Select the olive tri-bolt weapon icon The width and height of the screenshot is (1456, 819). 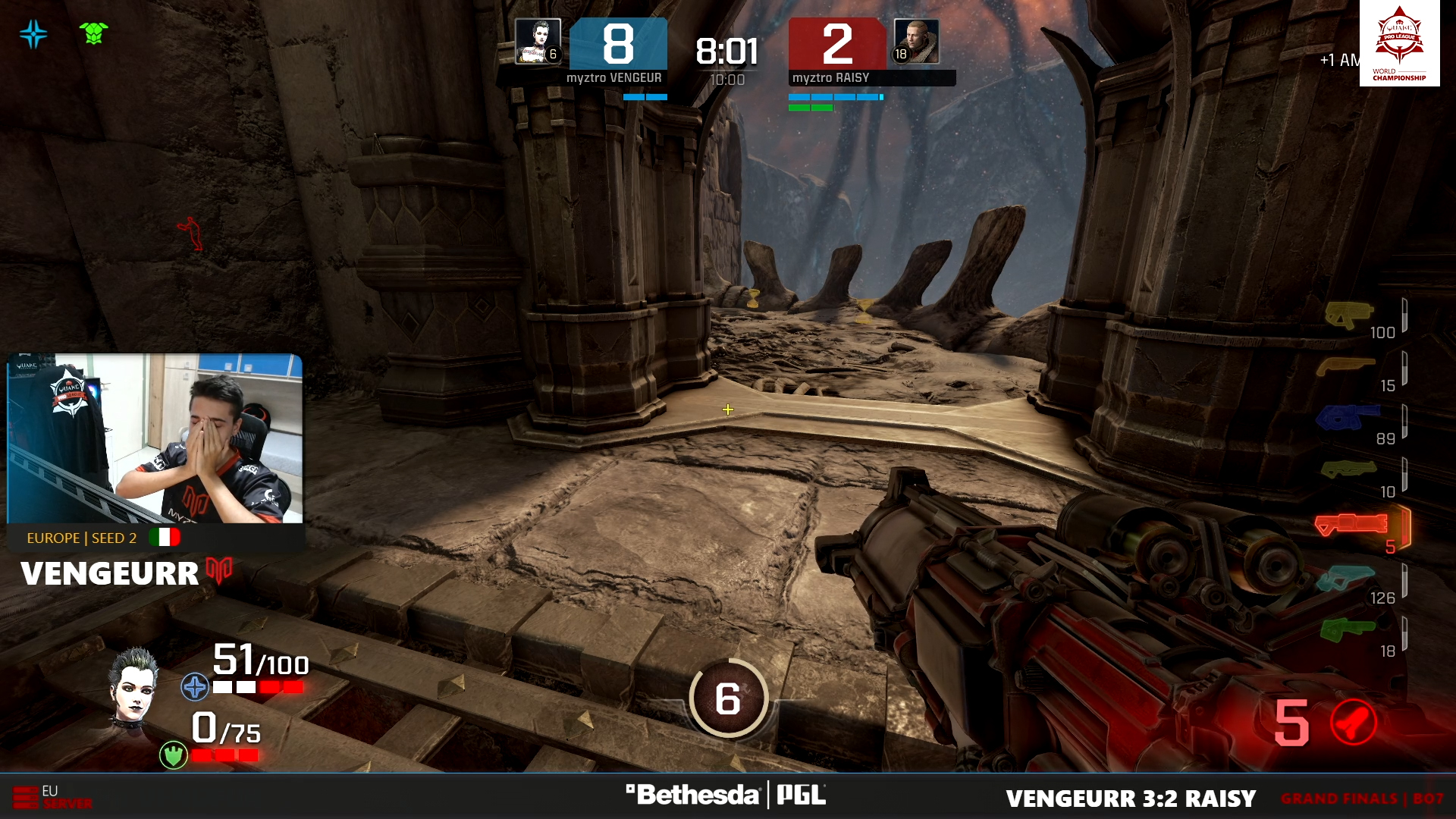(x=1348, y=470)
